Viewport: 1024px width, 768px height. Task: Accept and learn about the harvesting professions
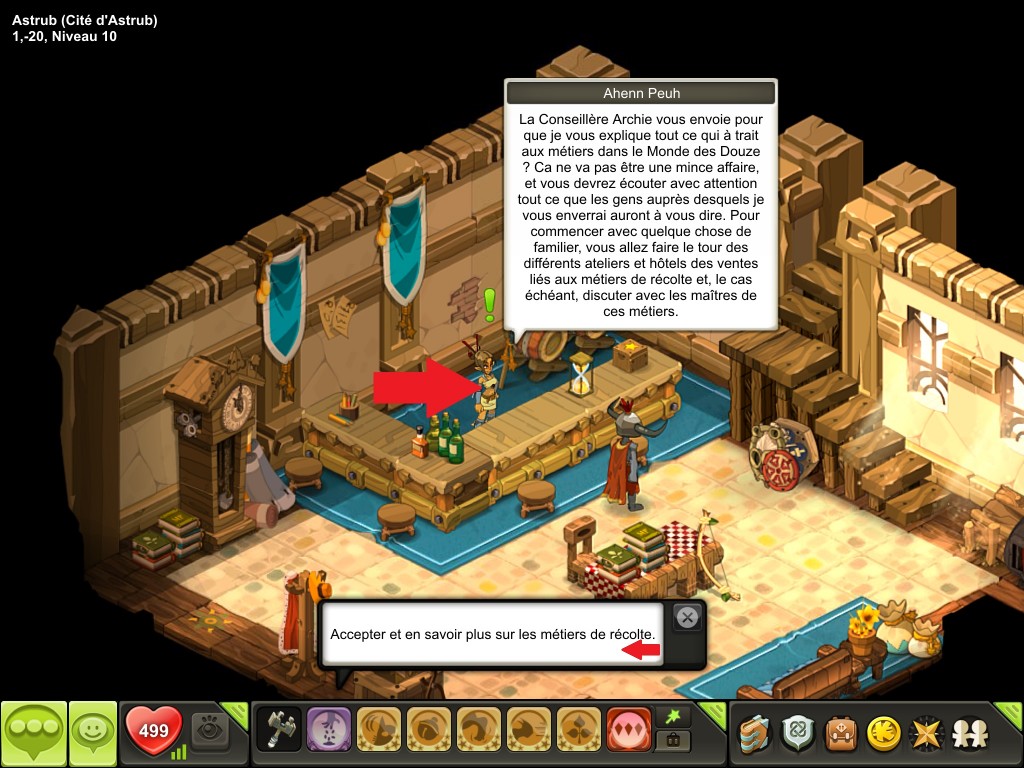tap(492, 635)
